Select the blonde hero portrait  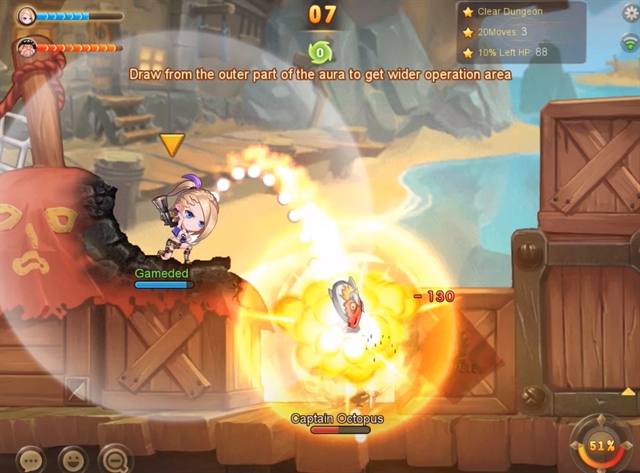[26, 16]
